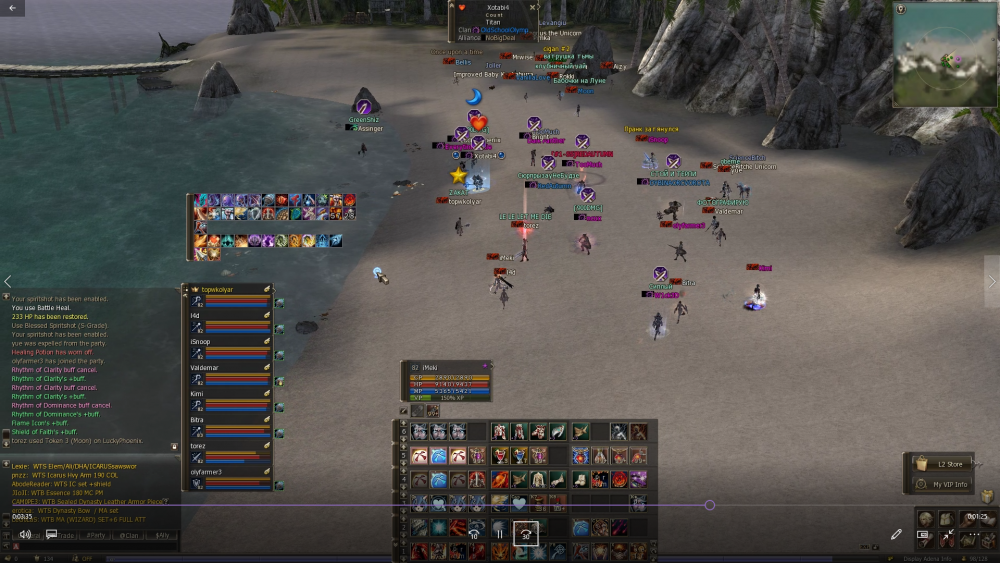
Task: Click the back arrow in top-left corner
Action: [x=12, y=8]
